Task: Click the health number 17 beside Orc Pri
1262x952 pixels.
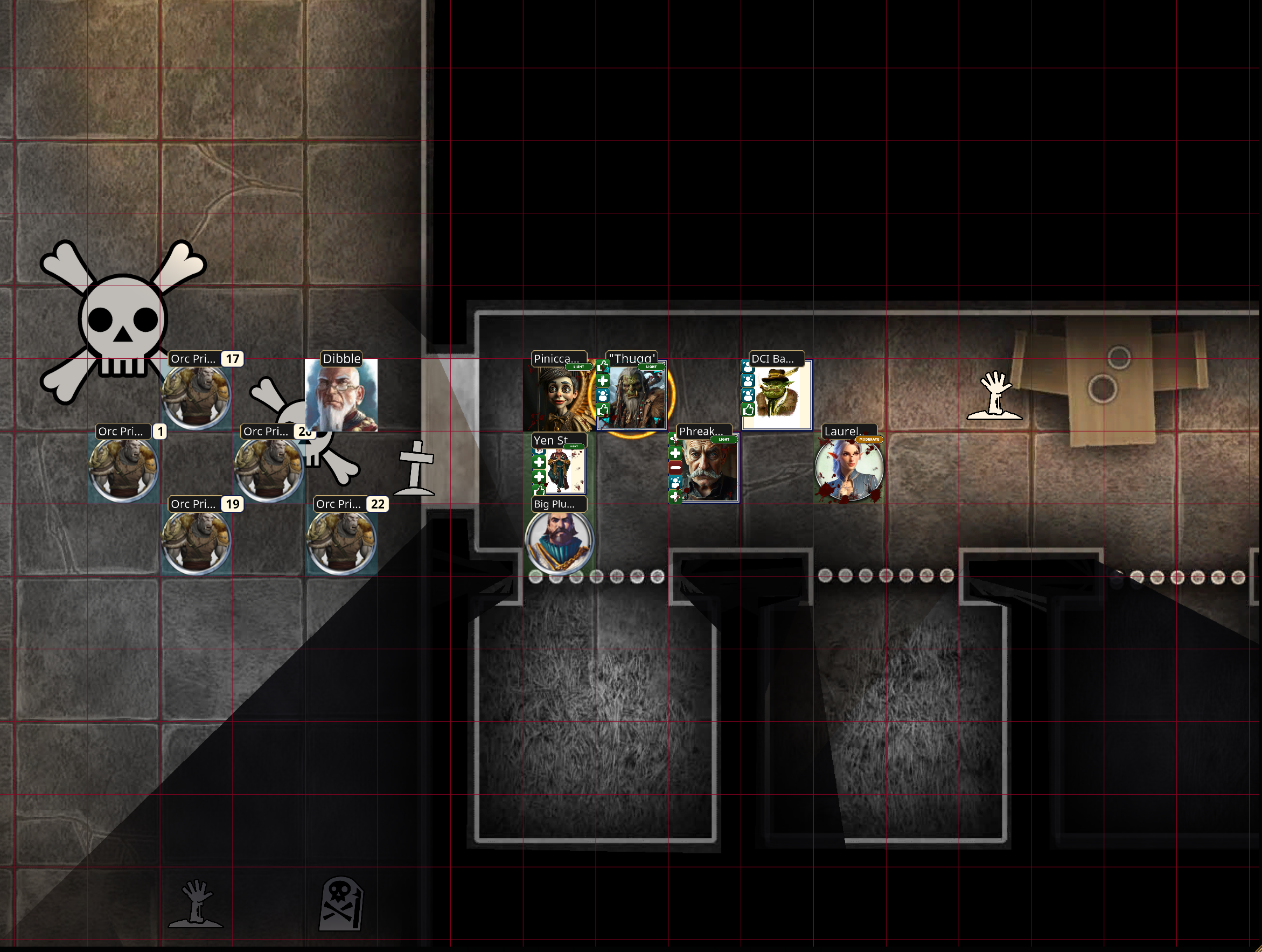Action: 233,359
